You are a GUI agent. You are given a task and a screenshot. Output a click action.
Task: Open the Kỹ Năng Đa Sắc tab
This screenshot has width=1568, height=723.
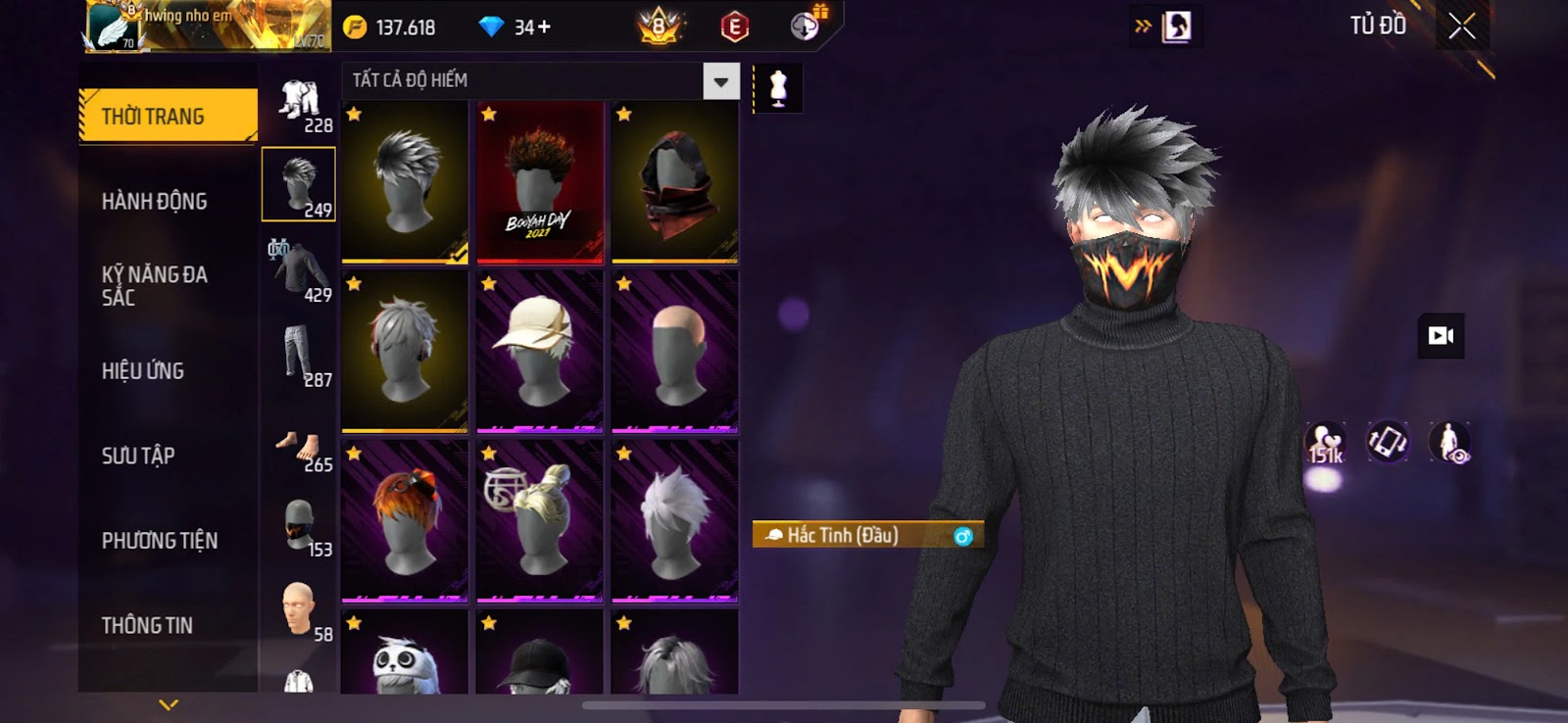[154, 286]
